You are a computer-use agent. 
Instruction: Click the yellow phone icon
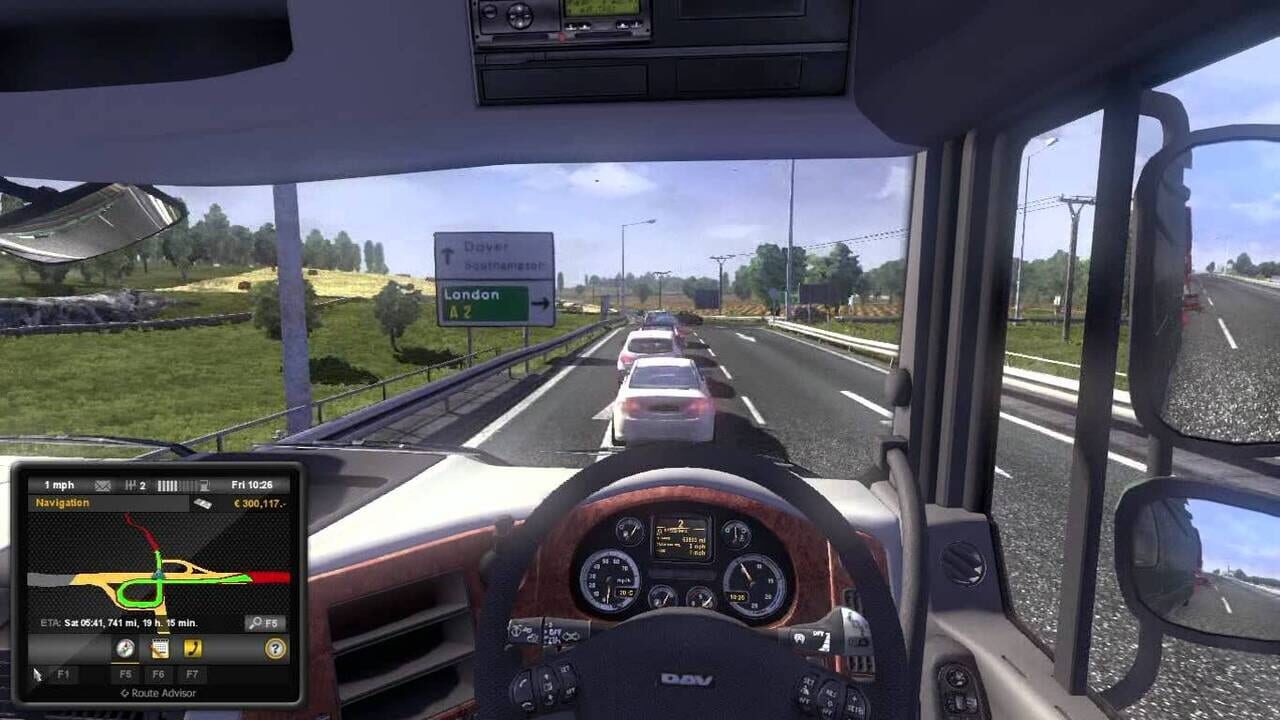pos(193,647)
